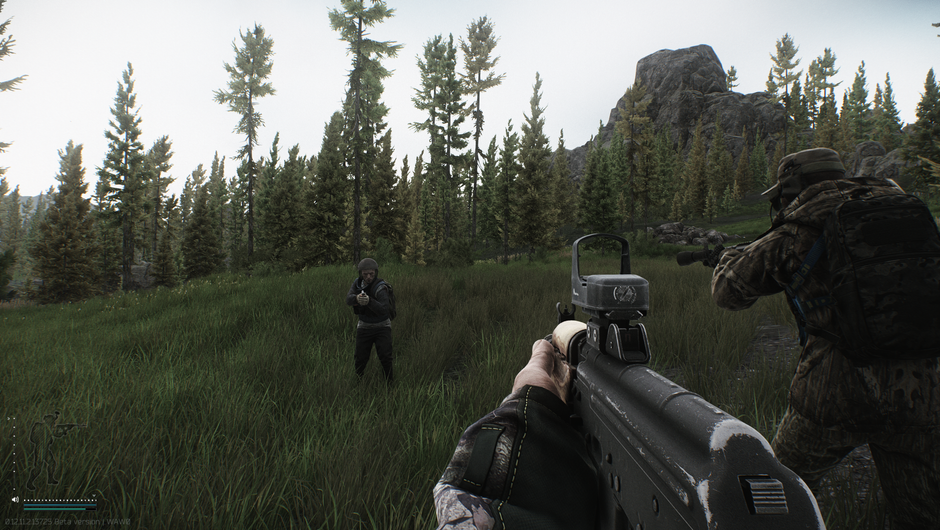The height and width of the screenshot is (530, 940).
Task: Click the speaker noise level icon
Action: (15, 498)
